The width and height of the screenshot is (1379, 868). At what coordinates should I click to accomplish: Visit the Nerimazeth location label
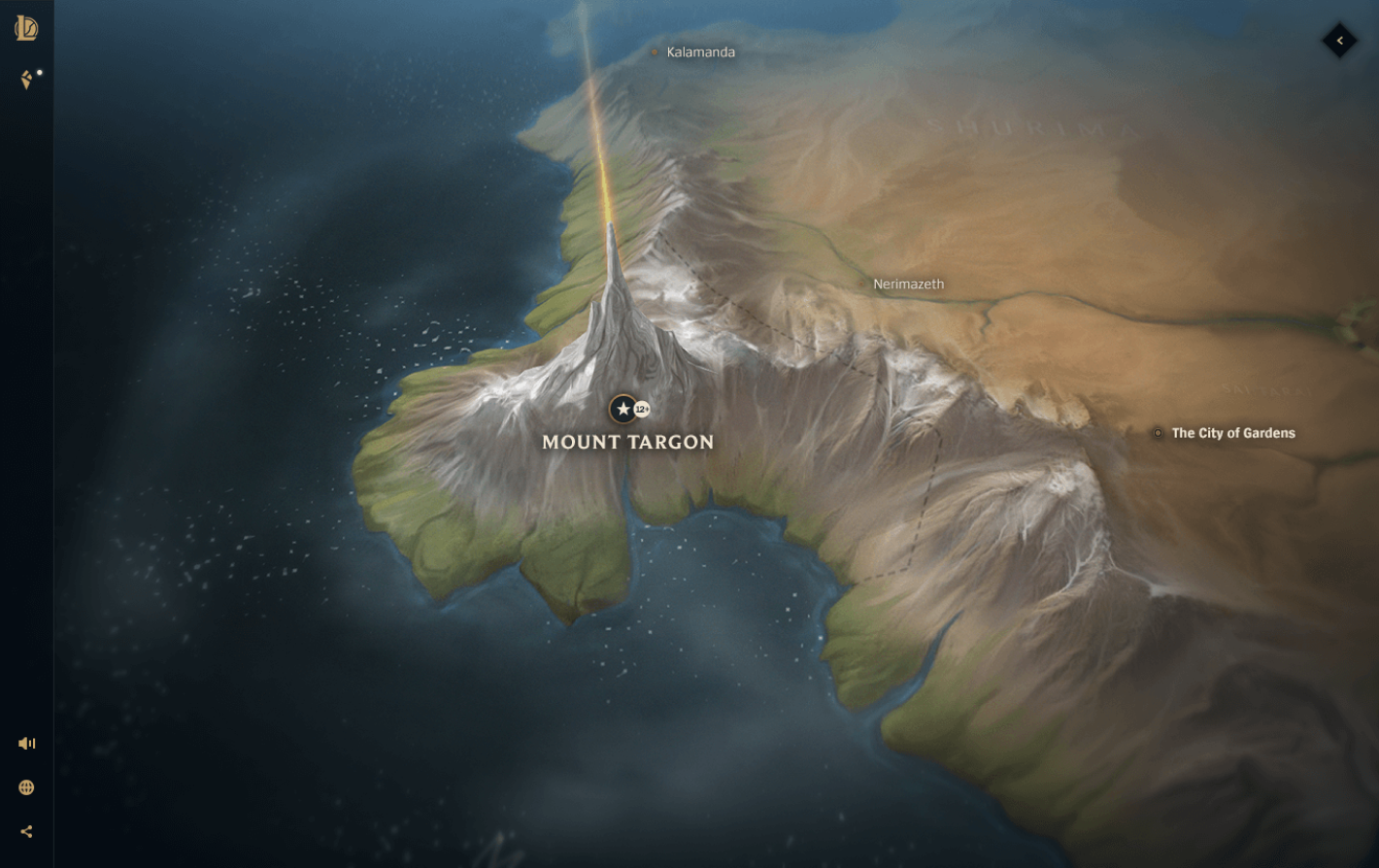click(909, 285)
